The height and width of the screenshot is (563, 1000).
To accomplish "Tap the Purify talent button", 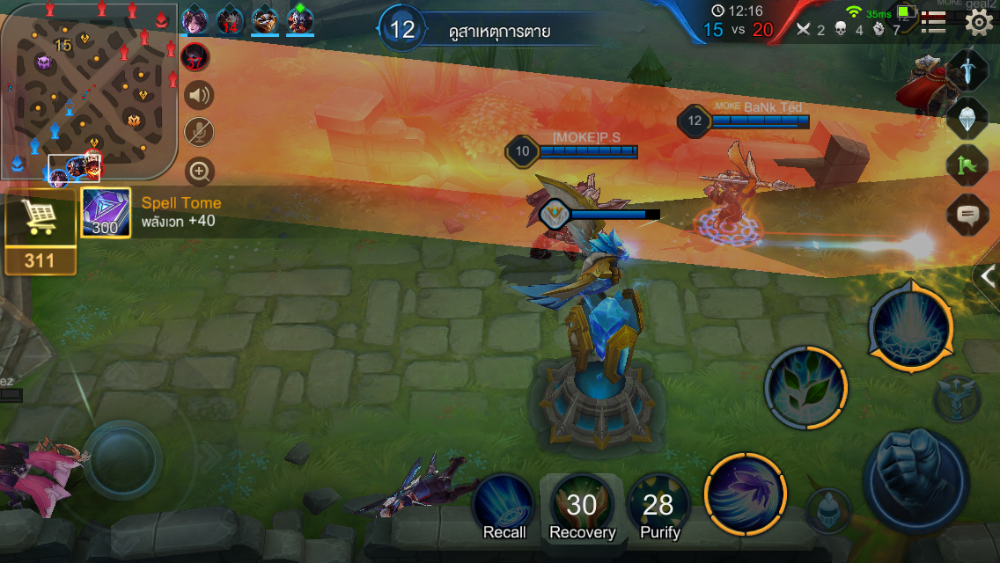I will tap(658, 505).
